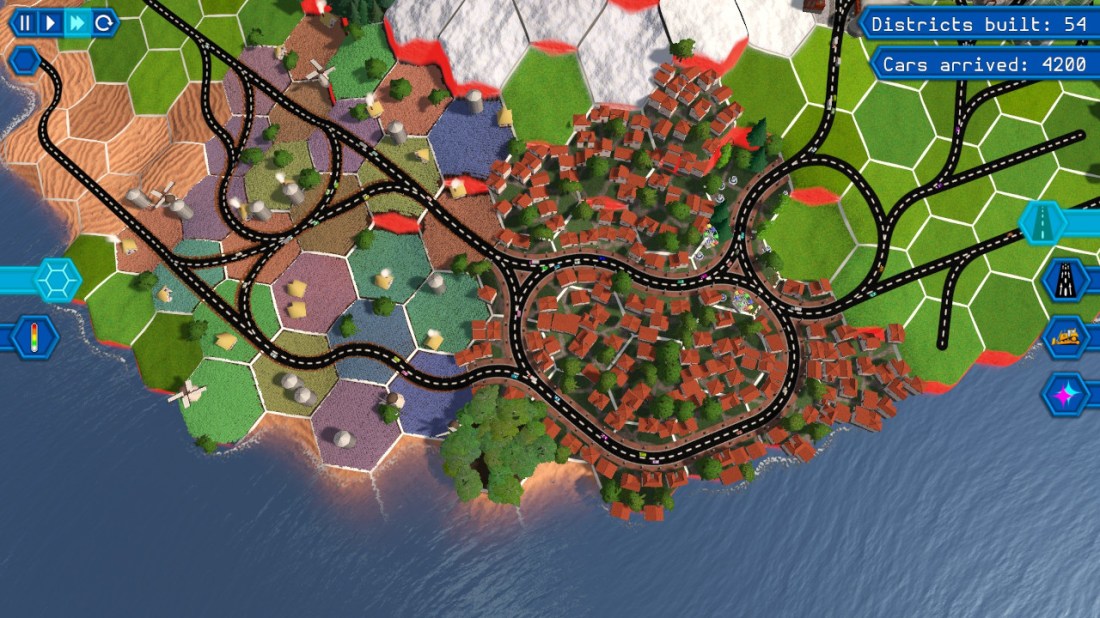This screenshot has height=618, width=1100.
Task: Toggle the hexagon grid overlay tab
Action: point(58,280)
